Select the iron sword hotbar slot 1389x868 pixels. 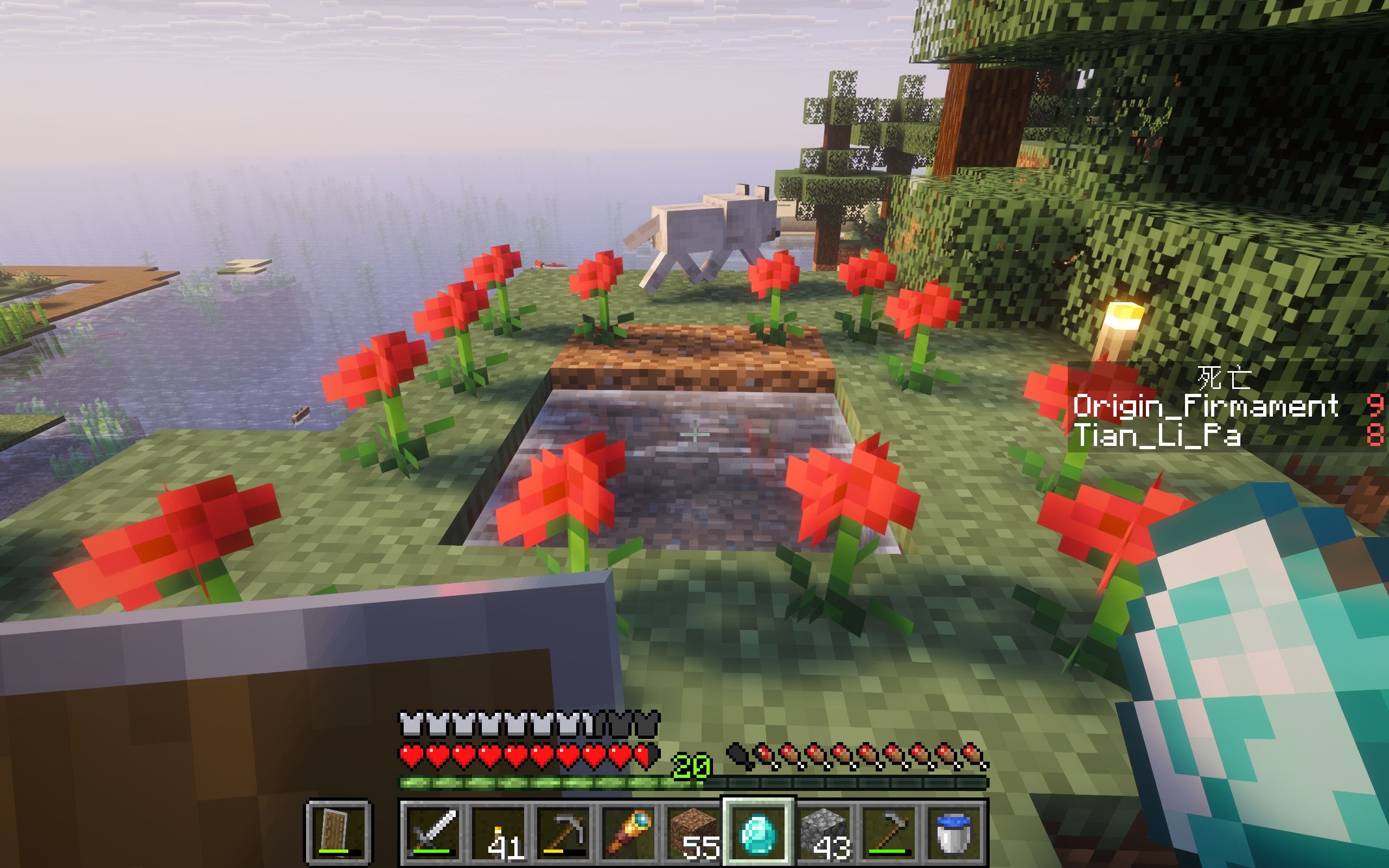pyautogui.click(x=434, y=831)
